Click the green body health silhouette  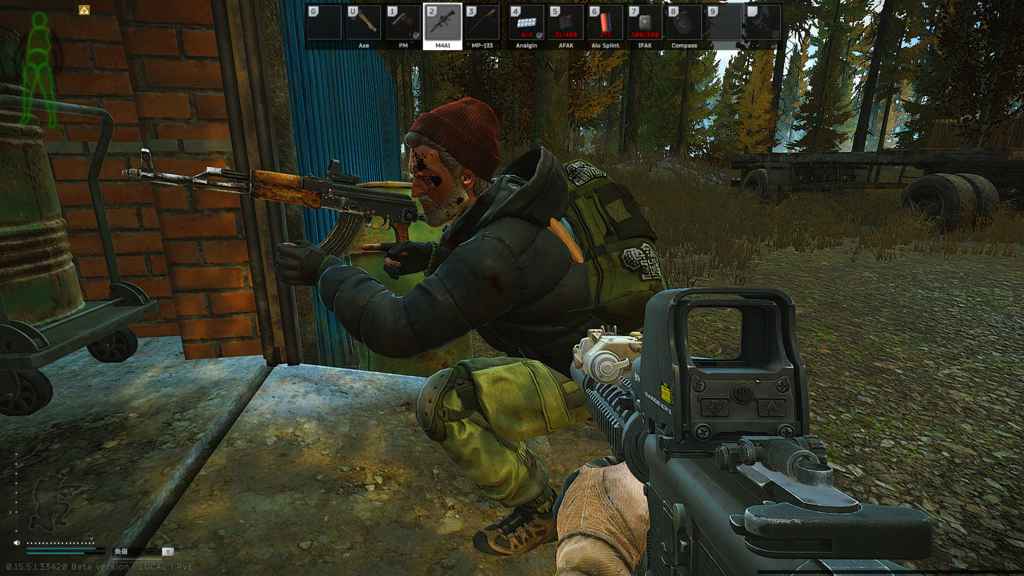[39, 68]
